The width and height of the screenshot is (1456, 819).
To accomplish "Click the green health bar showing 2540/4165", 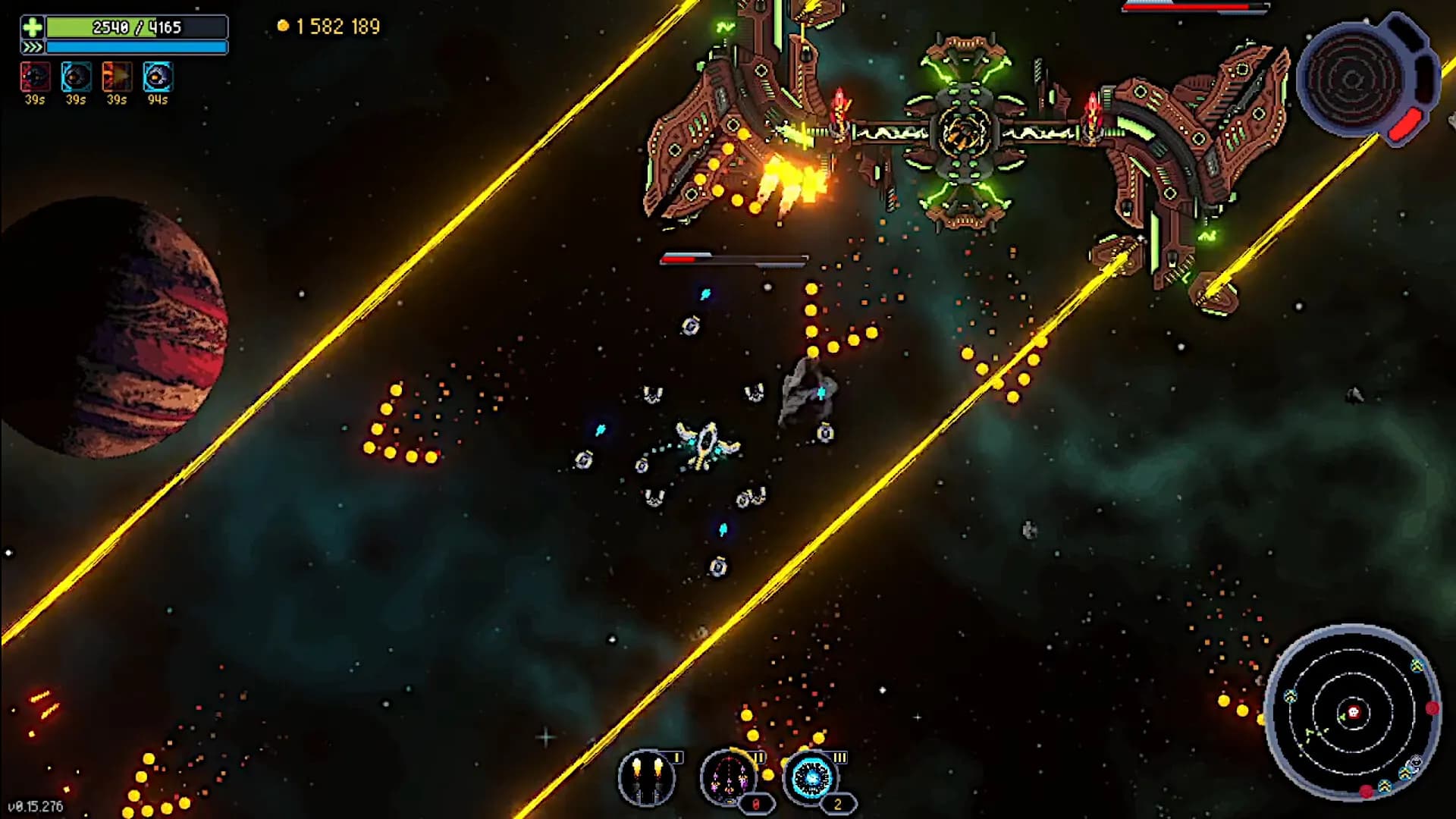I will click(x=136, y=27).
